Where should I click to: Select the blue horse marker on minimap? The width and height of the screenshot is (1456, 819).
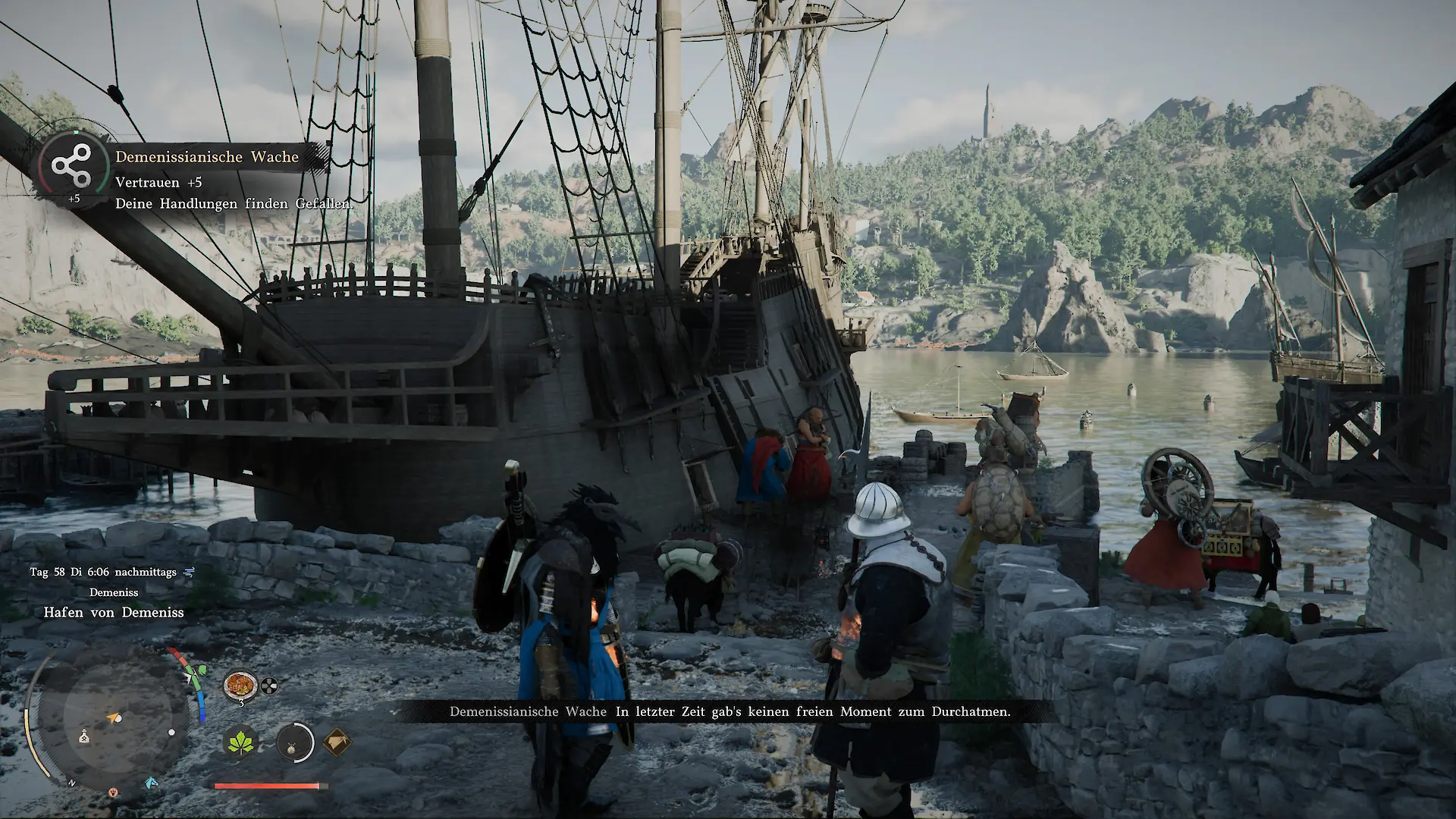[x=151, y=782]
